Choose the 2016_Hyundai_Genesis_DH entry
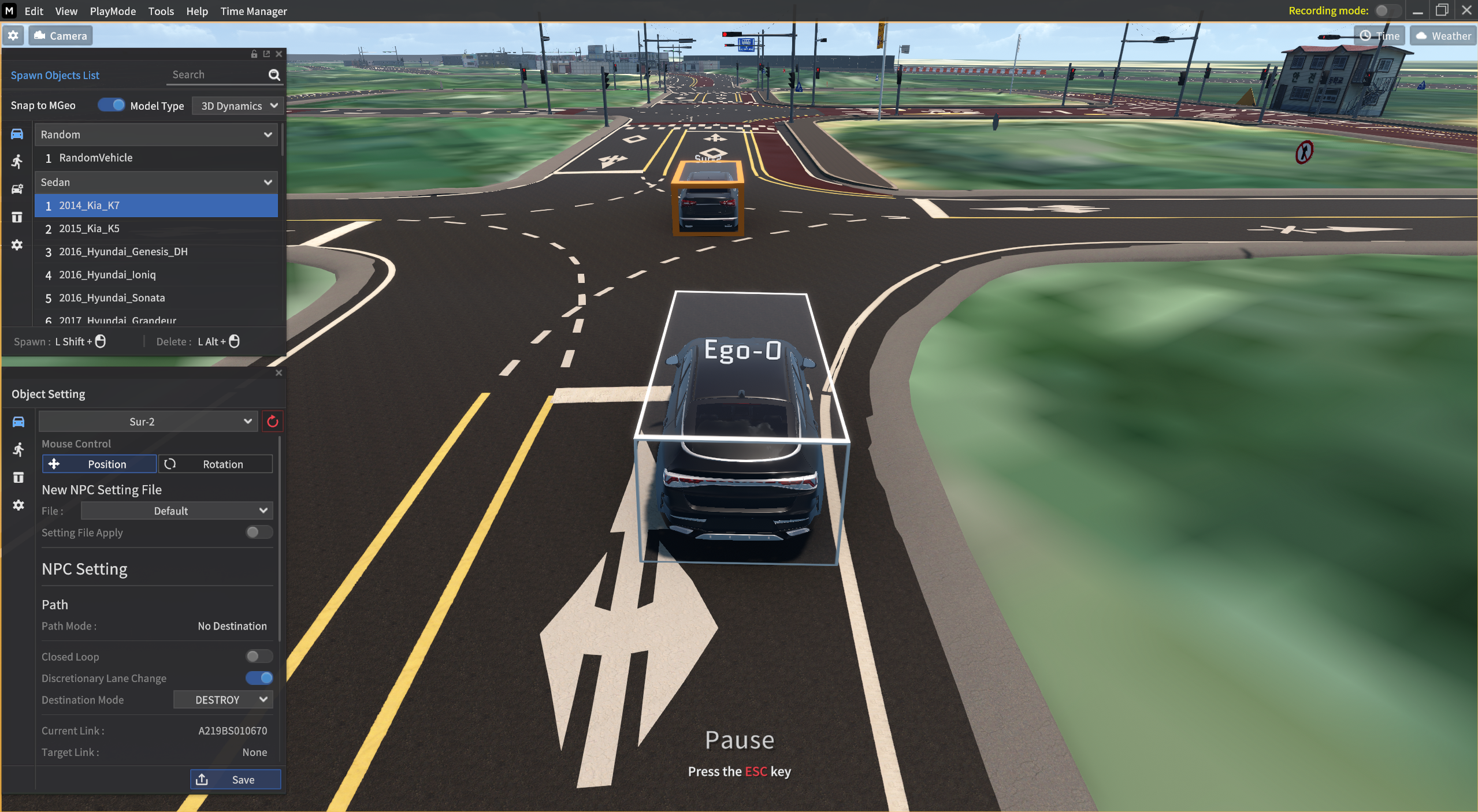 click(123, 251)
